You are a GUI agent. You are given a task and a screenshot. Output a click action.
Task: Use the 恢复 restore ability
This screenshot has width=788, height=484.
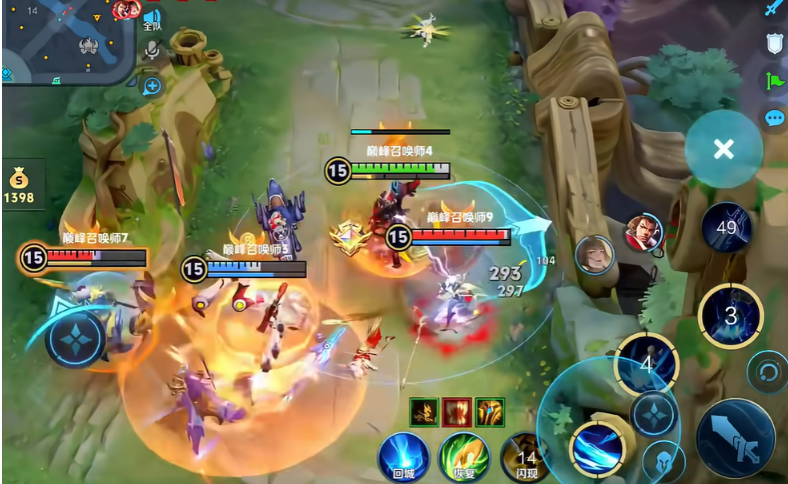pos(463,457)
